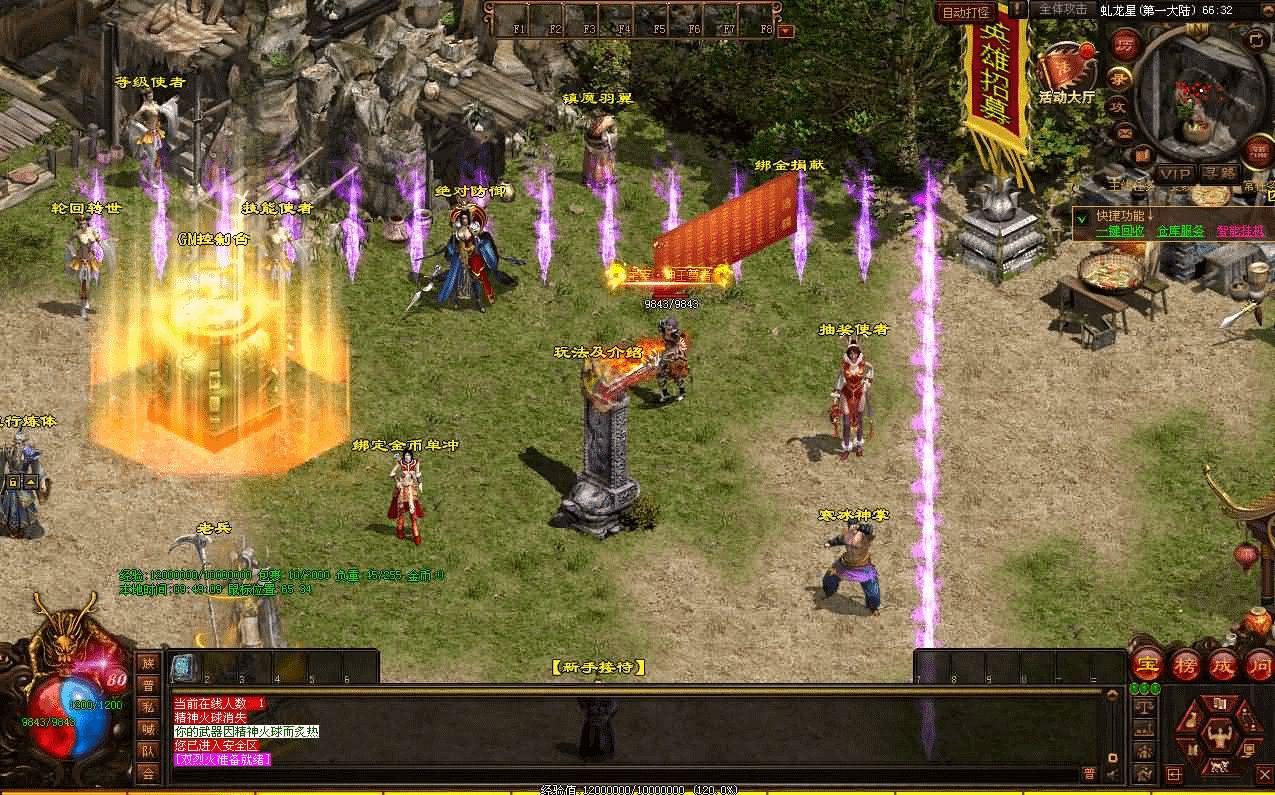Select the 族 clan chat channel
The width and height of the screenshot is (1275, 795).
click(x=148, y=663)
